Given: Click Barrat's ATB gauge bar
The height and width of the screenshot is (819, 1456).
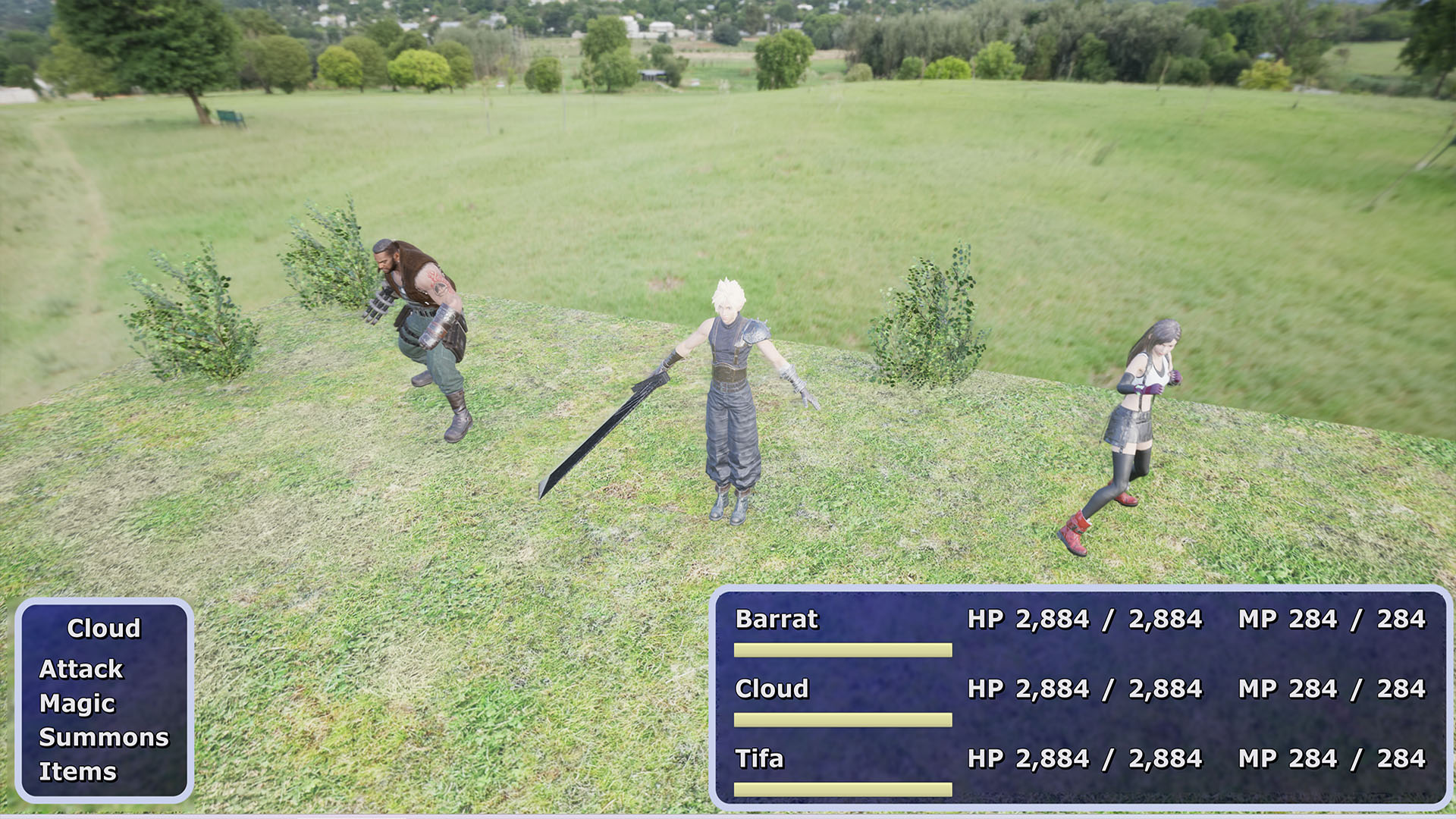Looking at the screenshot, I should tap(842, 651).
